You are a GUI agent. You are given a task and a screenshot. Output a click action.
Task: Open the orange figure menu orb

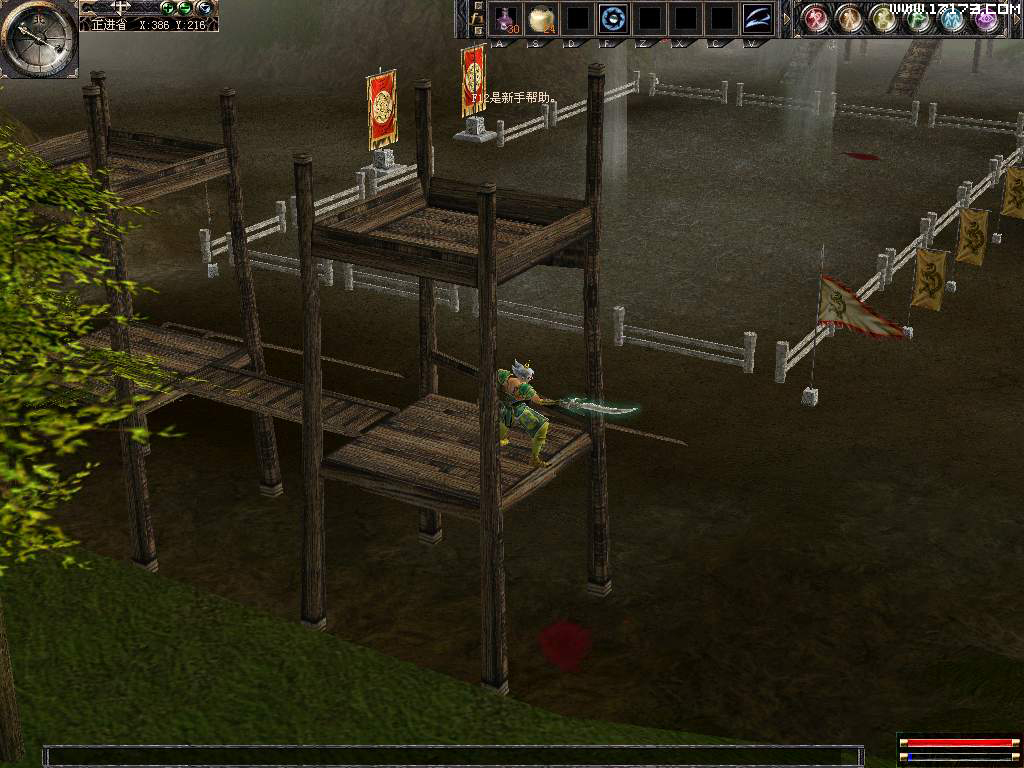850,18
